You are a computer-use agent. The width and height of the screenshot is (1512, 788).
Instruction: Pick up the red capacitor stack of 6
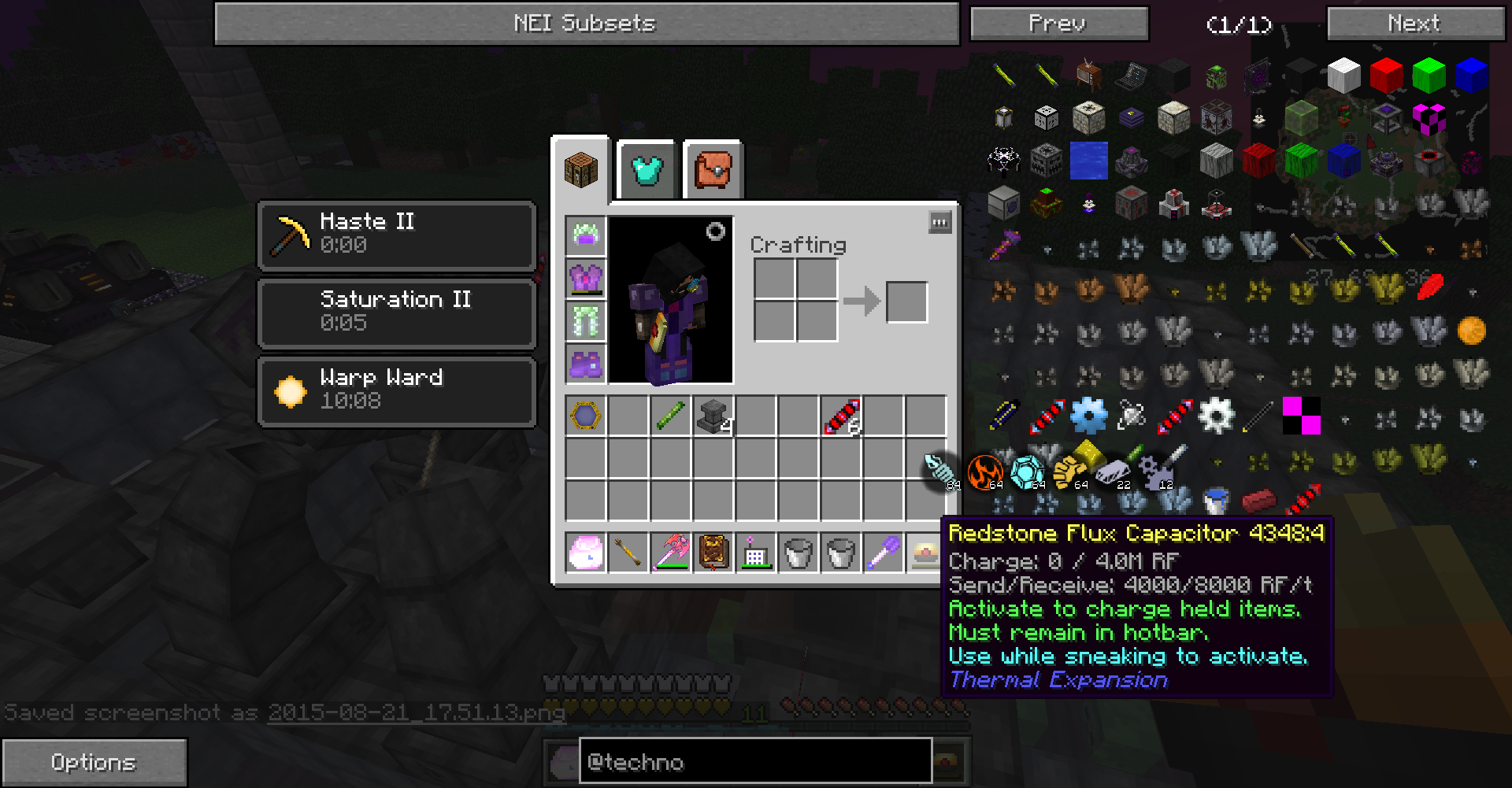tap(841, 416)
